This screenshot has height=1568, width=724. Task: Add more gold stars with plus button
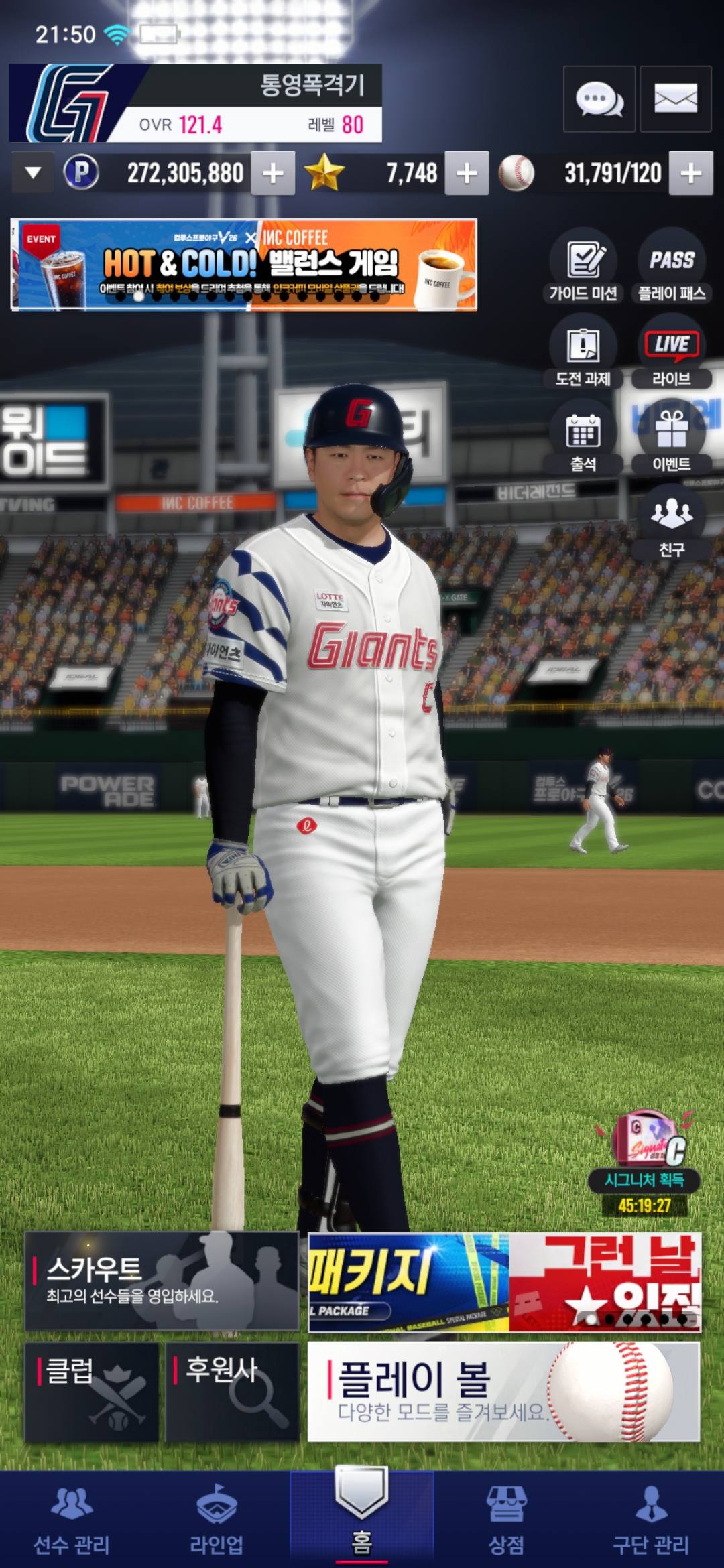(467, 174)
